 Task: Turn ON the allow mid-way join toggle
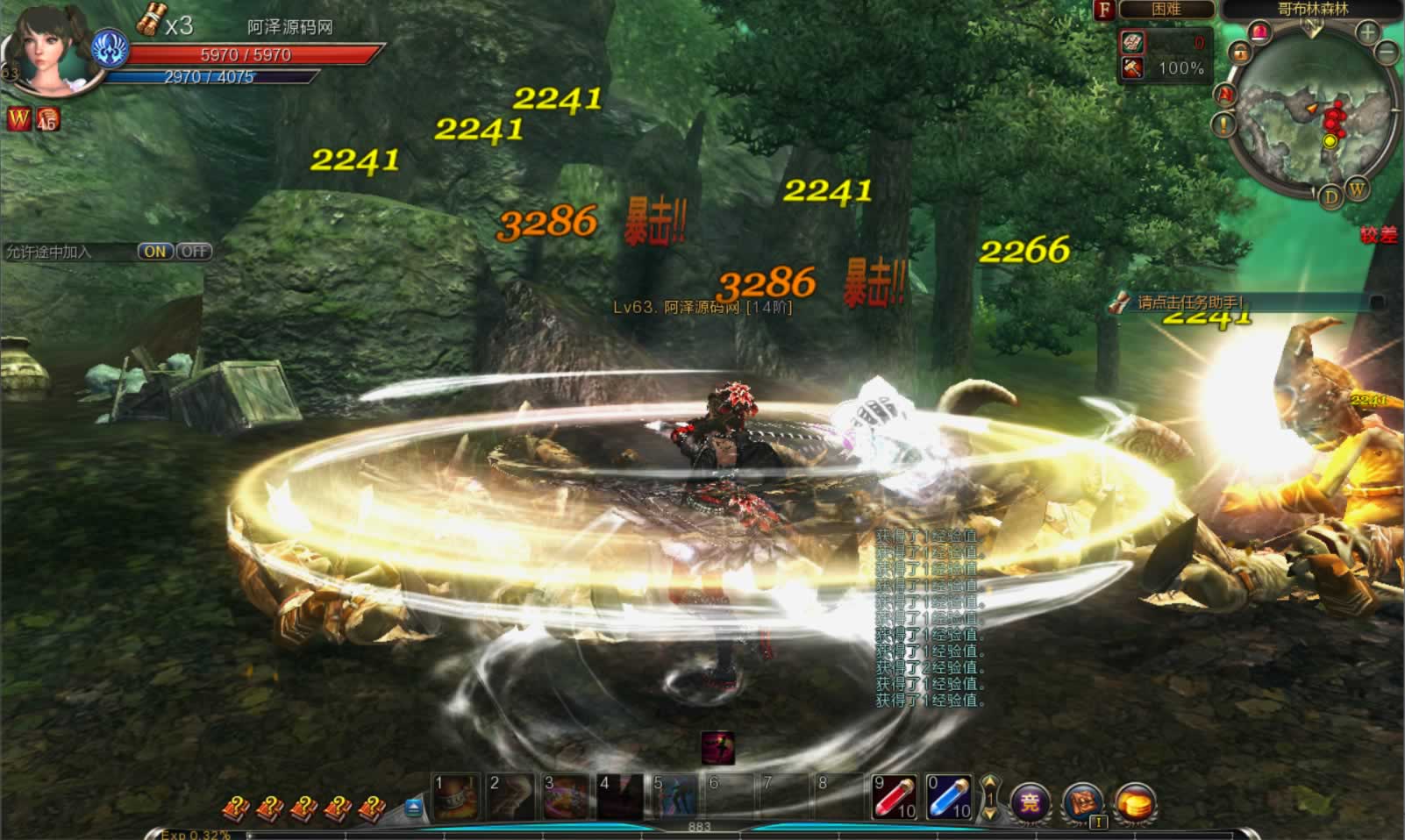point(154,252)
